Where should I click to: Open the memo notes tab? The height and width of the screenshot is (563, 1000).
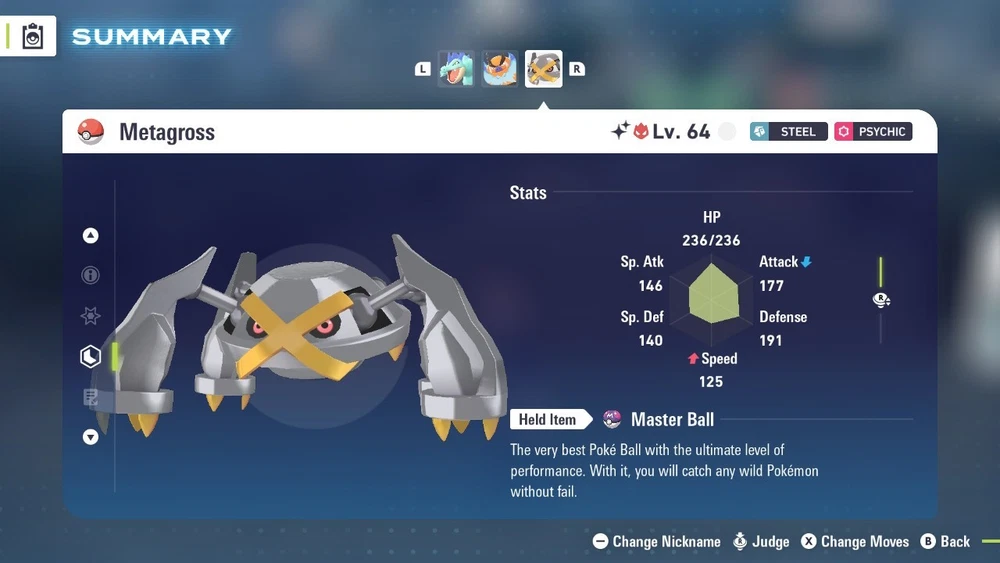pyautogui.click(x=91, y=397)
